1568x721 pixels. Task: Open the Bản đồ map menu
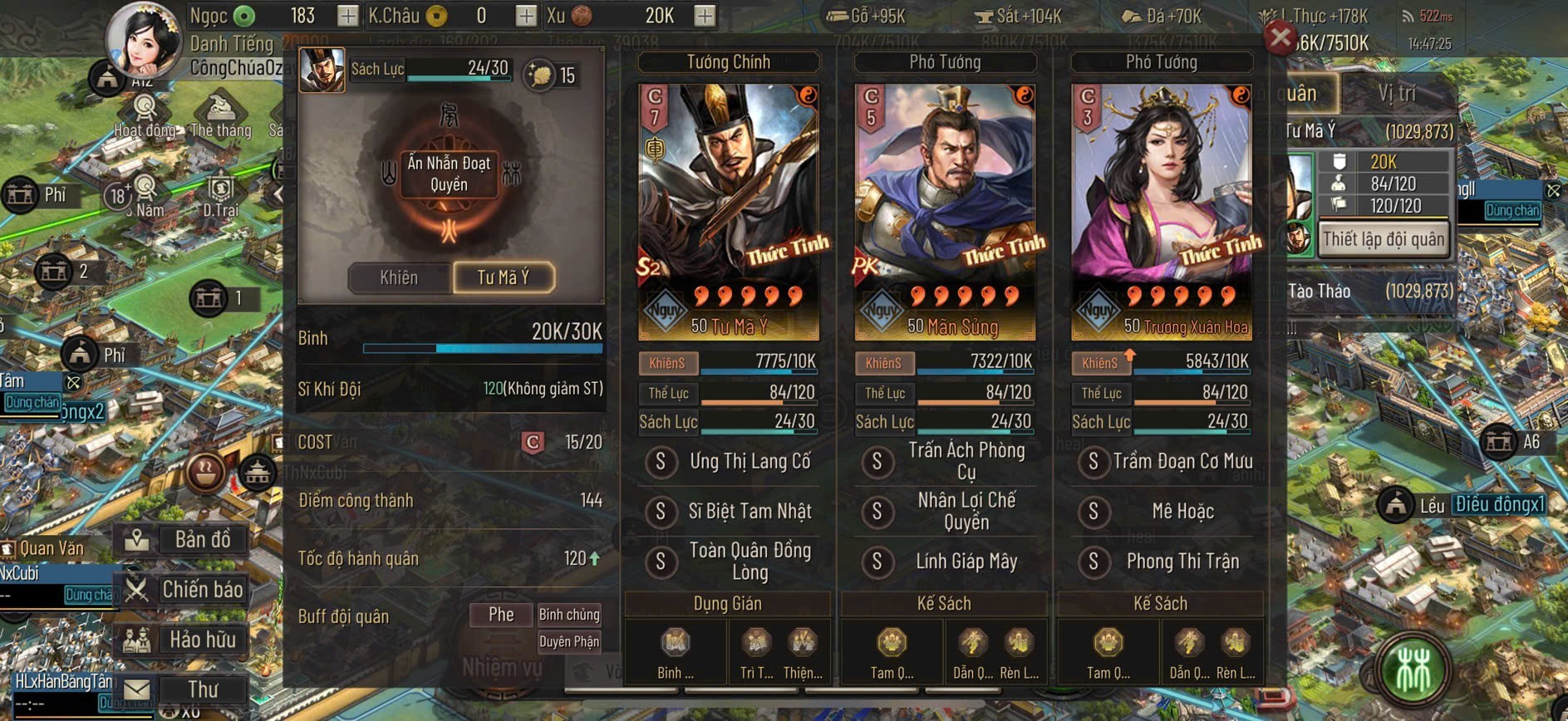pyautogui.click(x=184, y=540)
